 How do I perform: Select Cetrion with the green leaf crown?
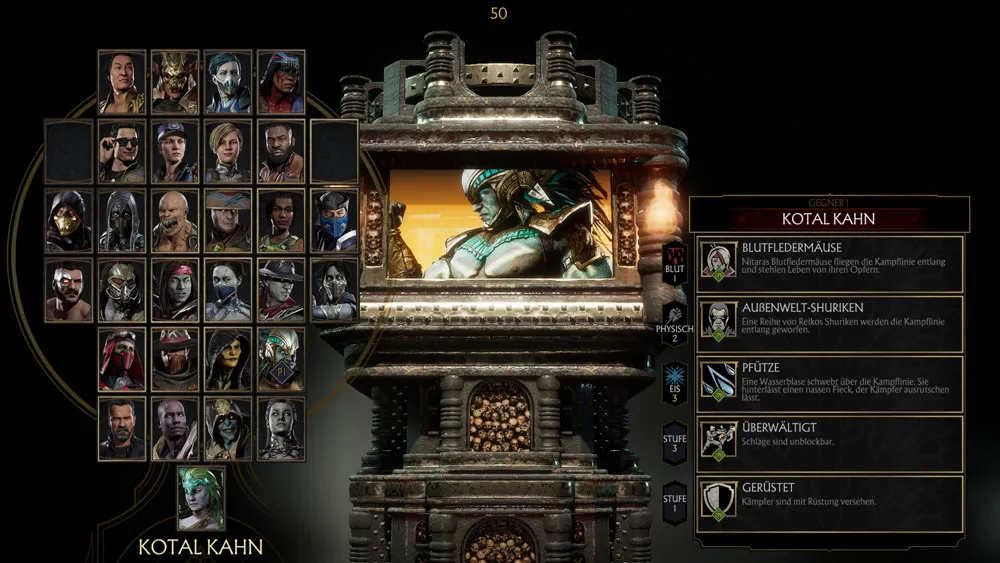(201, 498)
